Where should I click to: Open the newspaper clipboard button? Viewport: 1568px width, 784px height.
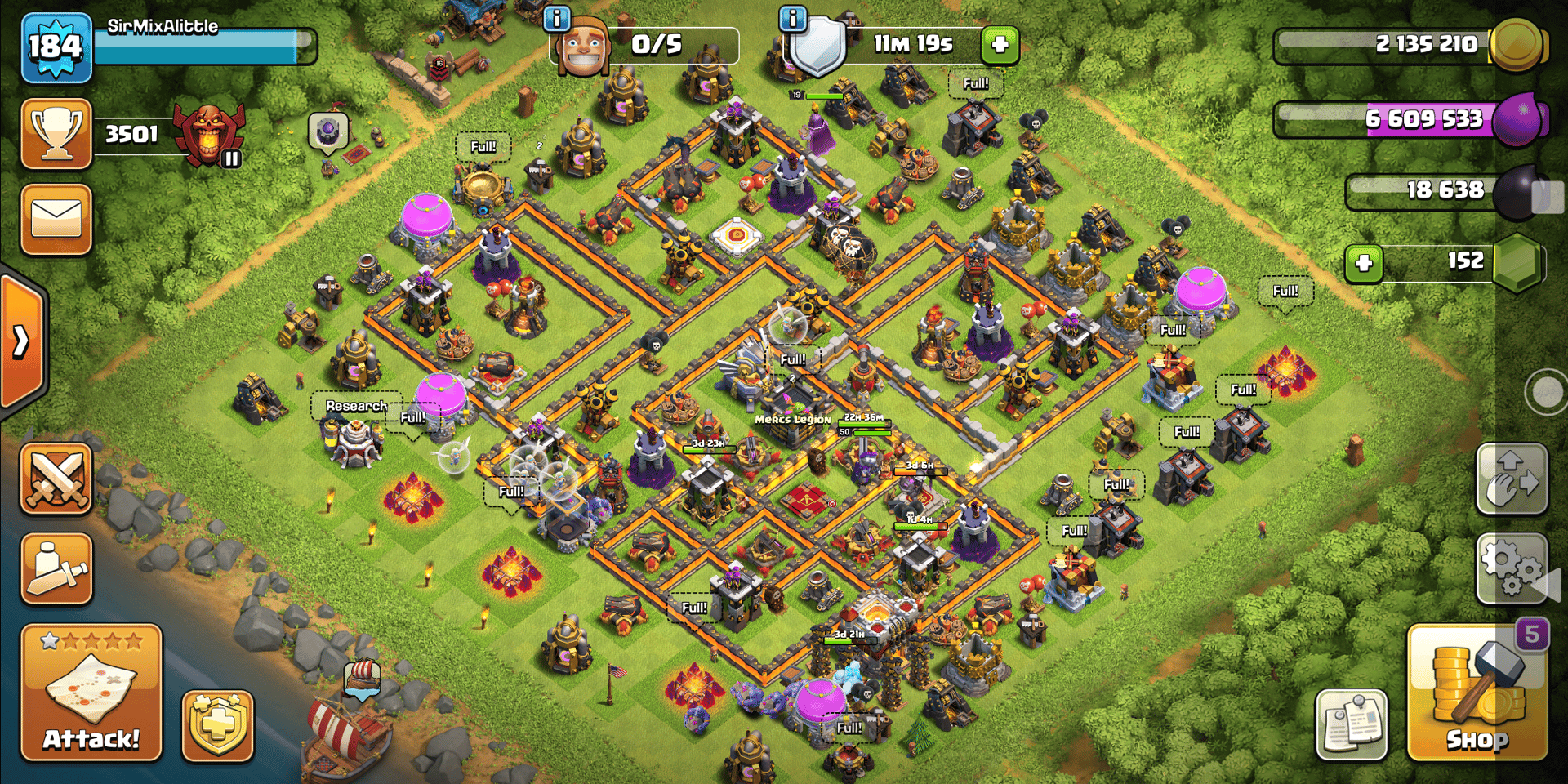tap(1352, 724)
